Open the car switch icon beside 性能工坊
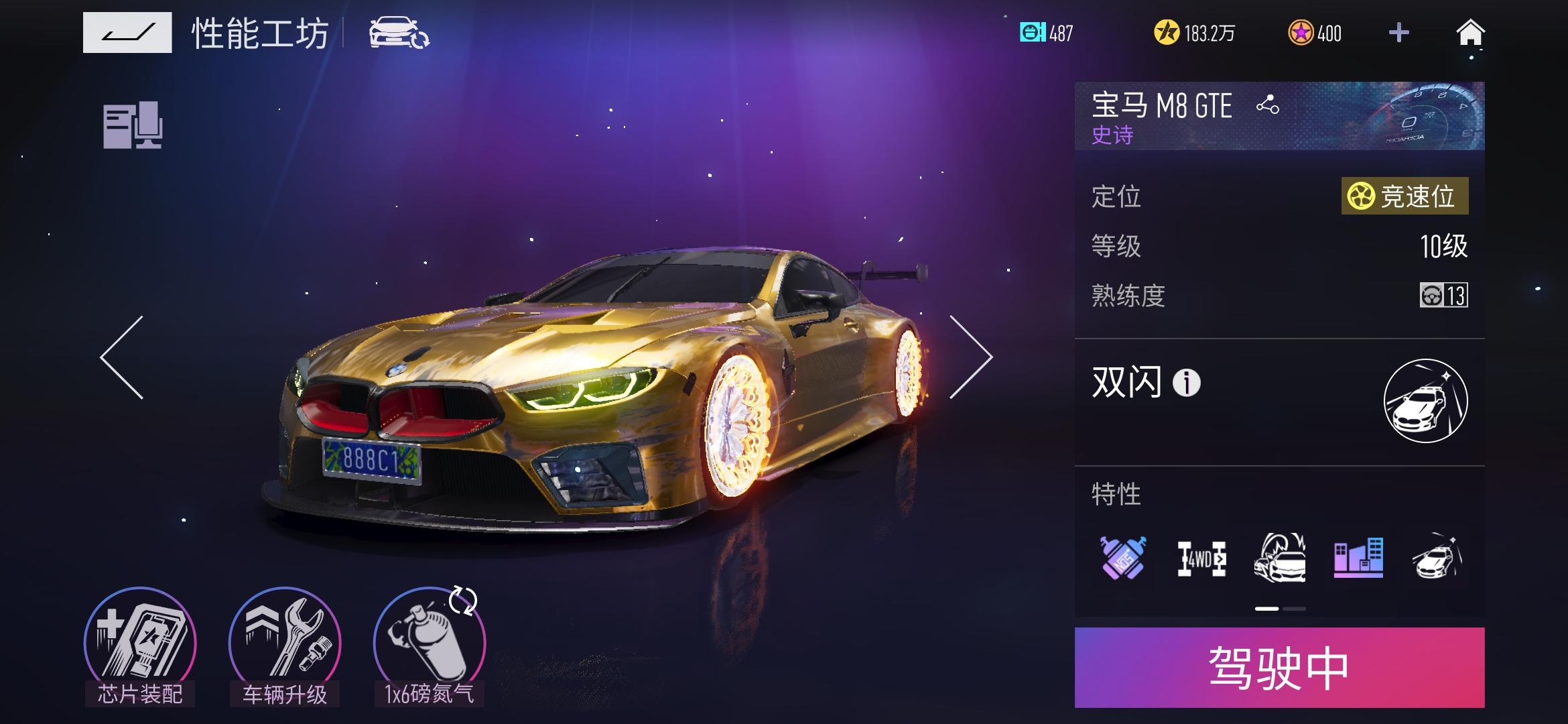Viewport: 1568px width, 724px height. pos(399,34)
